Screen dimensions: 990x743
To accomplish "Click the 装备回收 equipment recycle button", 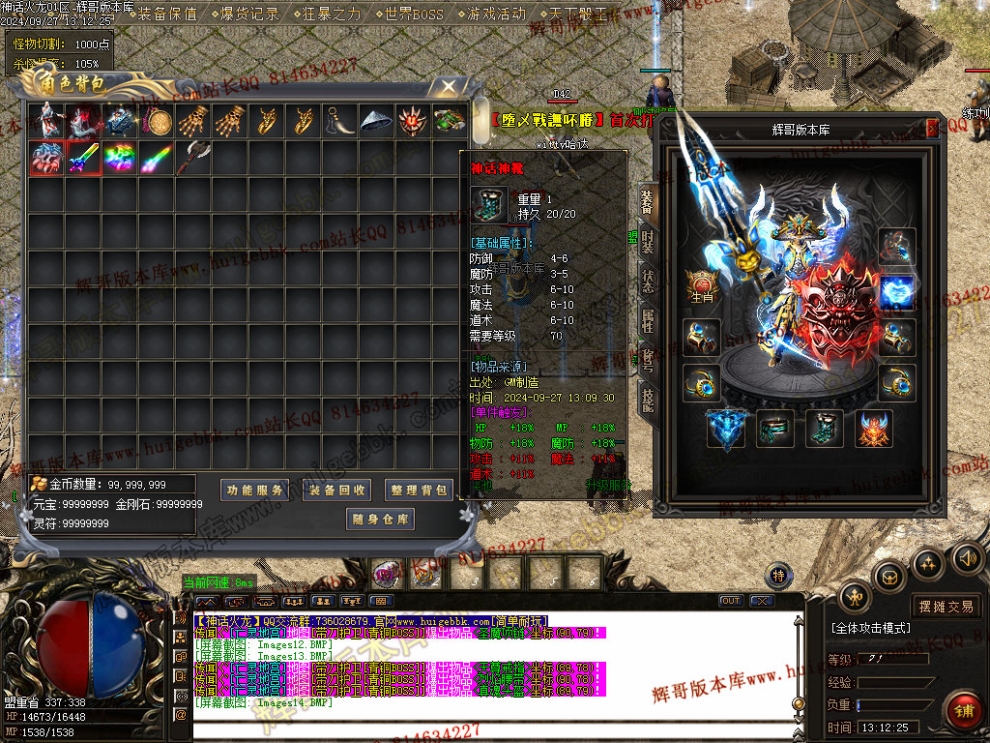I will click(337, 490).
